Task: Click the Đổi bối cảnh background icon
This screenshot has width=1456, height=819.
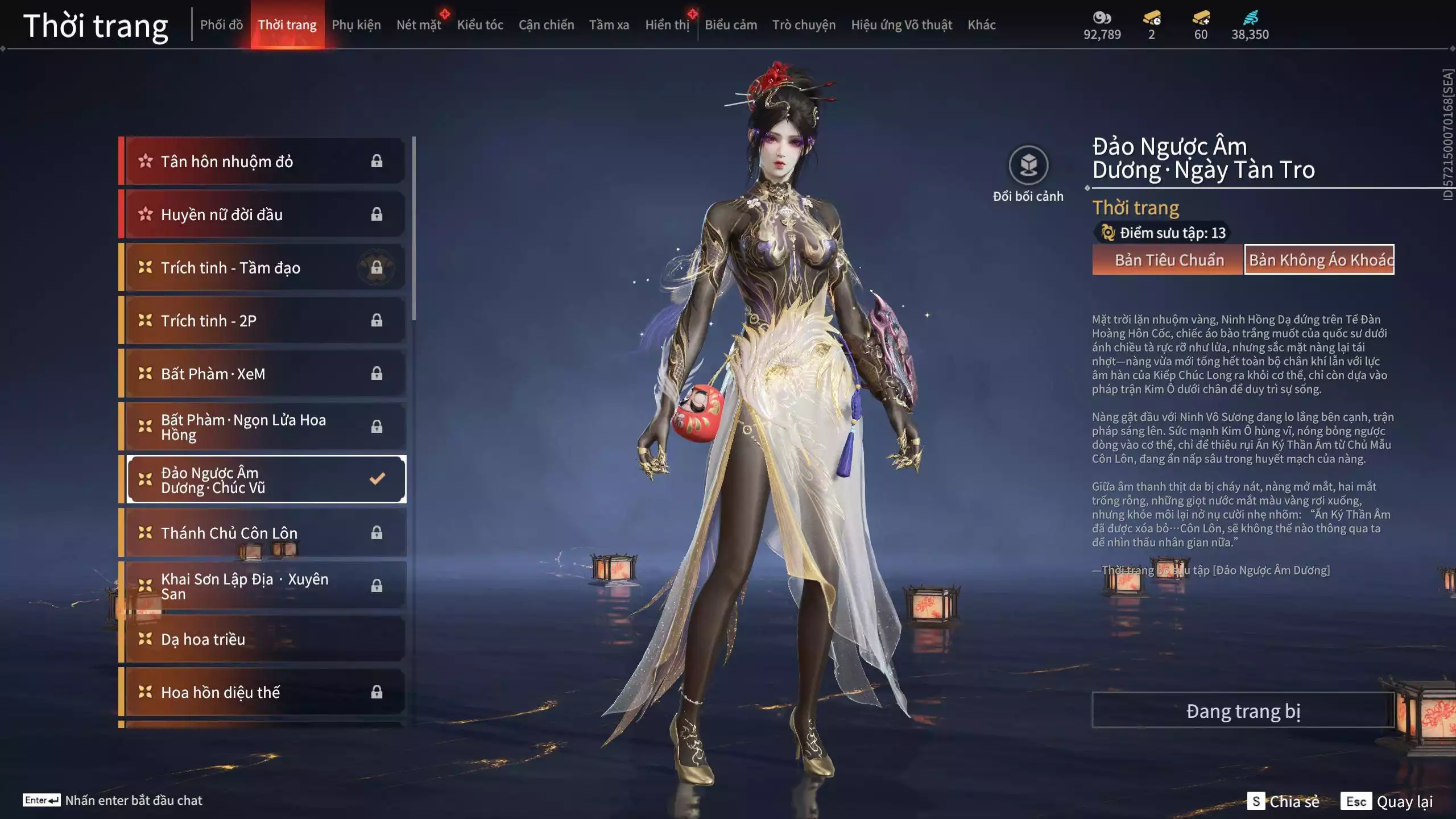Action: (1028, 166)
